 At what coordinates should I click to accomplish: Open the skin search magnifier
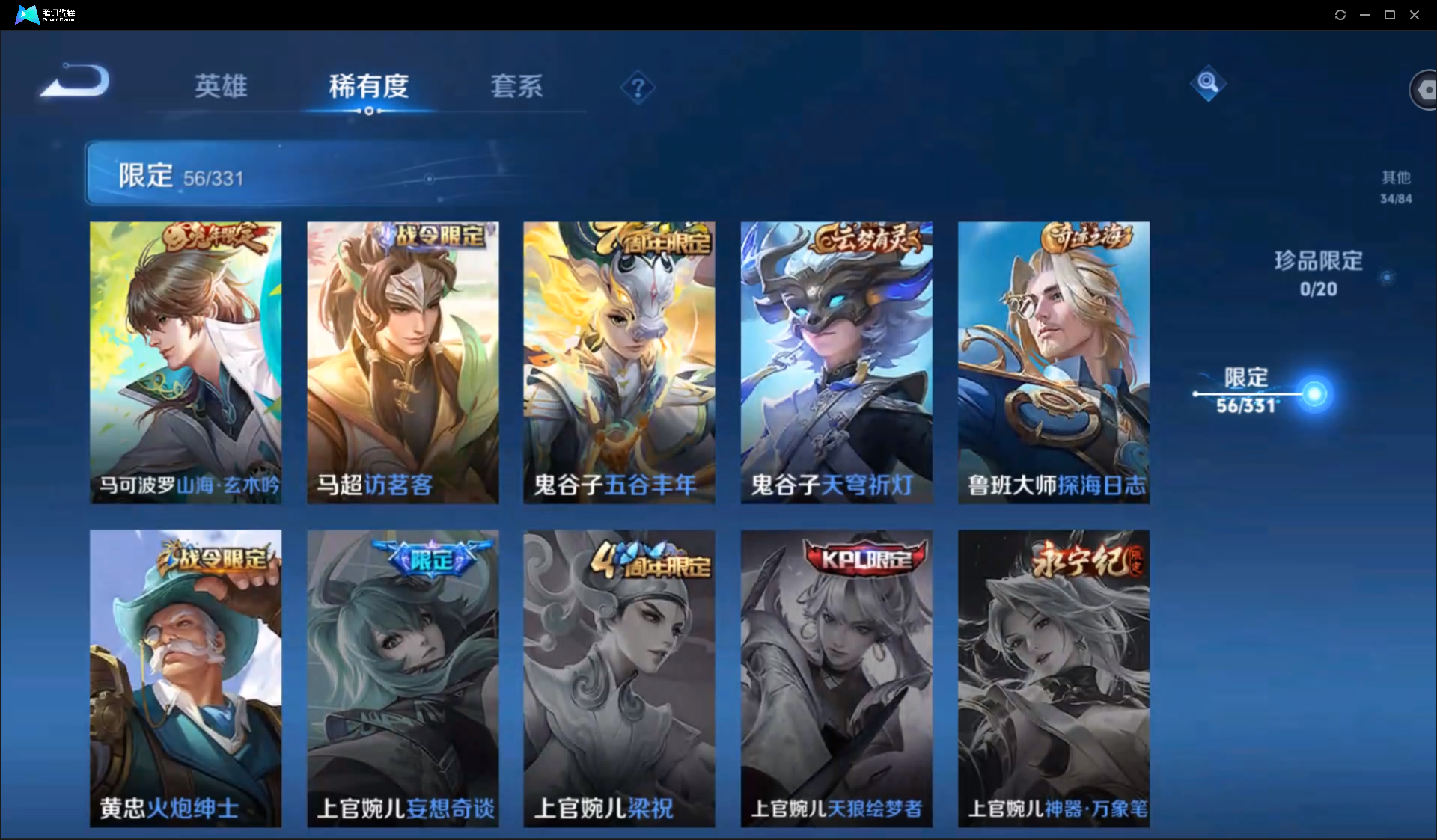pos(1207,83)
